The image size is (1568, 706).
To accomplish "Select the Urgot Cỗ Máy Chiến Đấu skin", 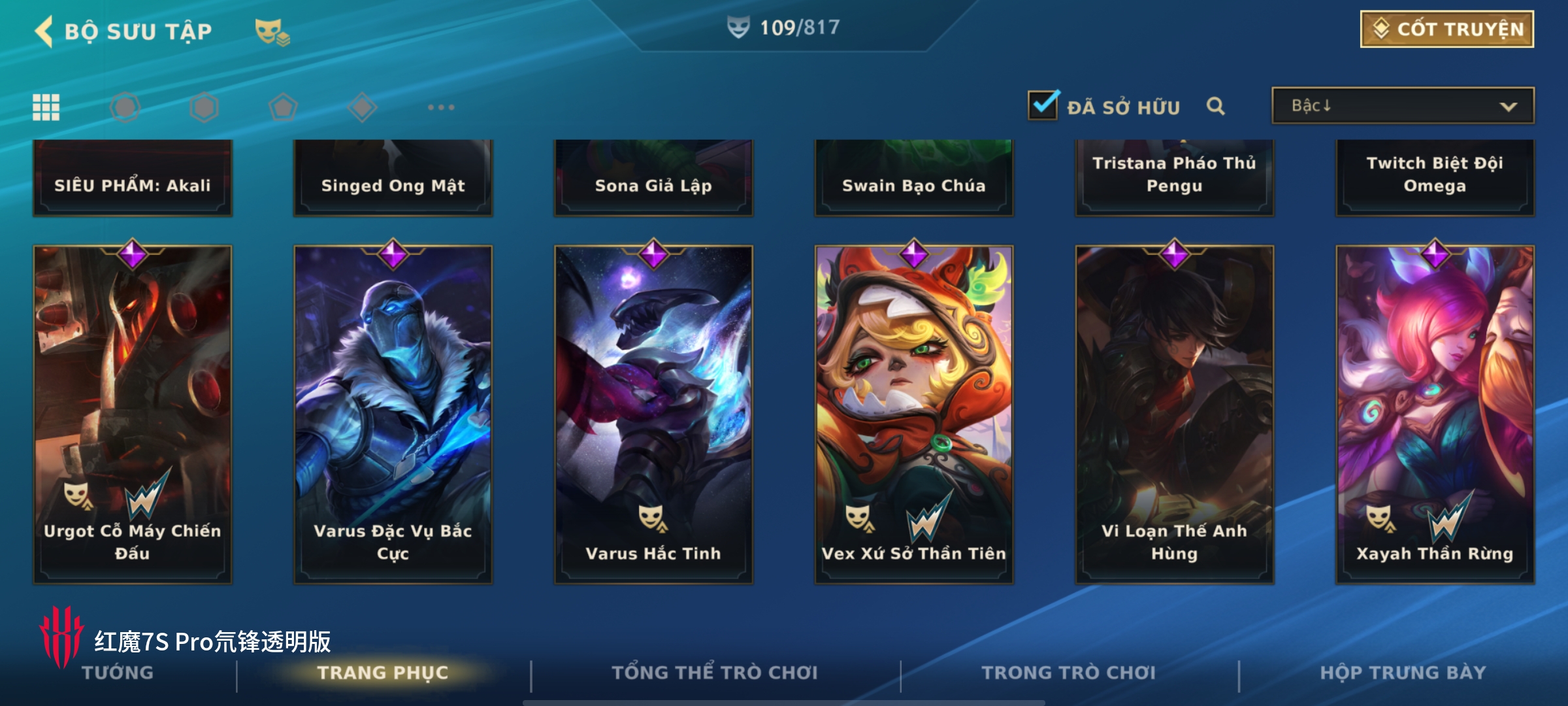I will (x=133, y=413).
